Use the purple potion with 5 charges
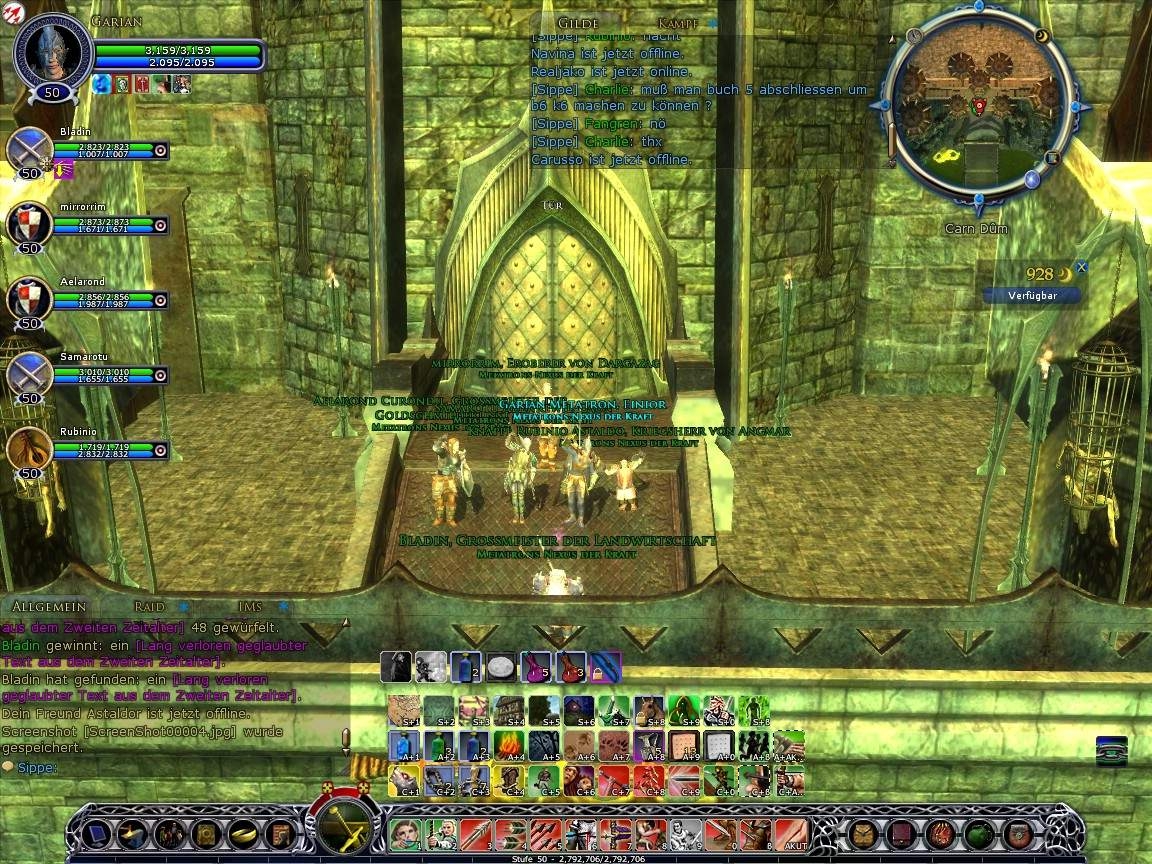Screen dimensions: 1152x864 [535, 666]
